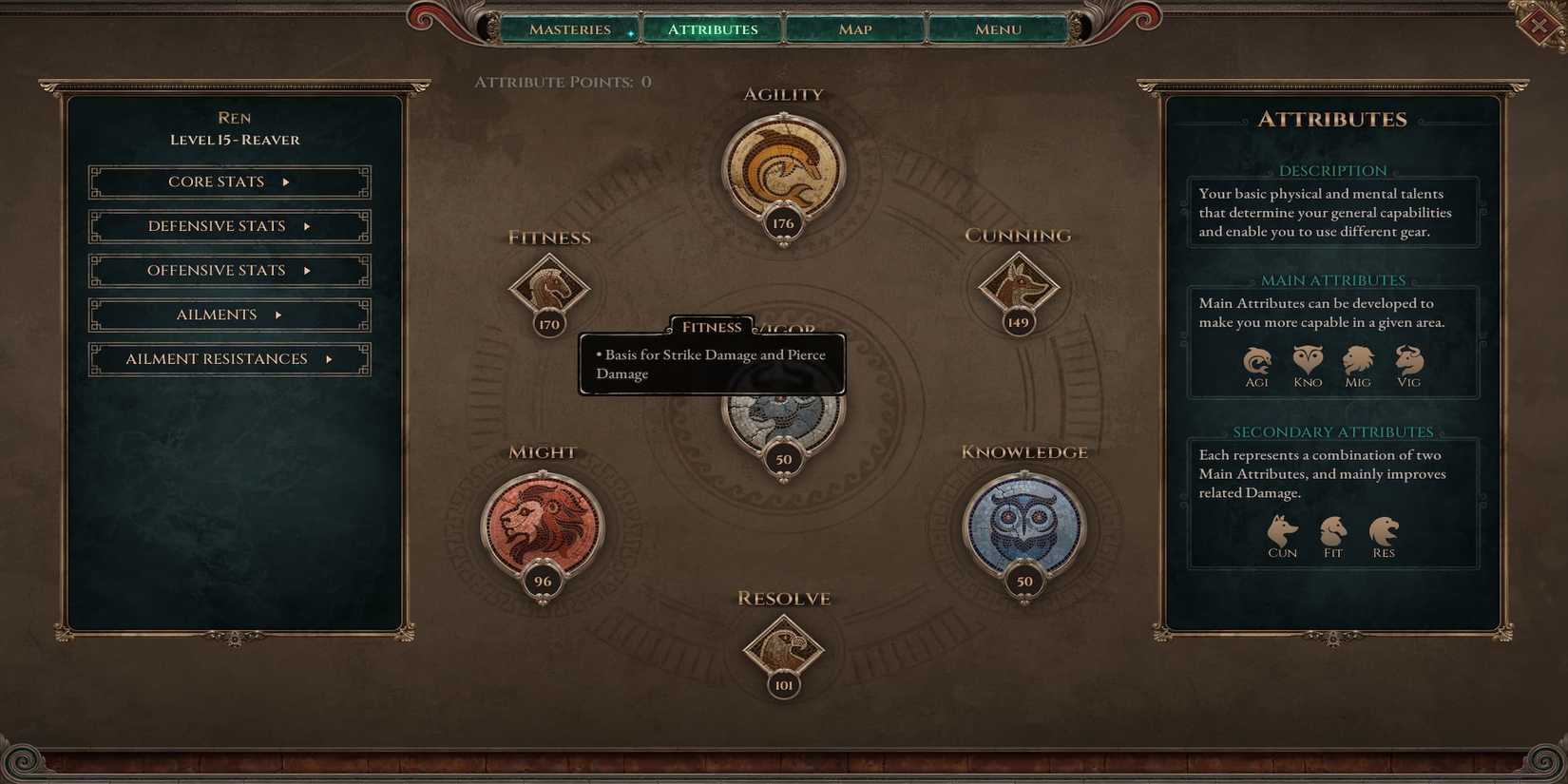Expand the Ailment Resistances section
This screenshot has height=784, width=1568.
(x=229, y=359)
